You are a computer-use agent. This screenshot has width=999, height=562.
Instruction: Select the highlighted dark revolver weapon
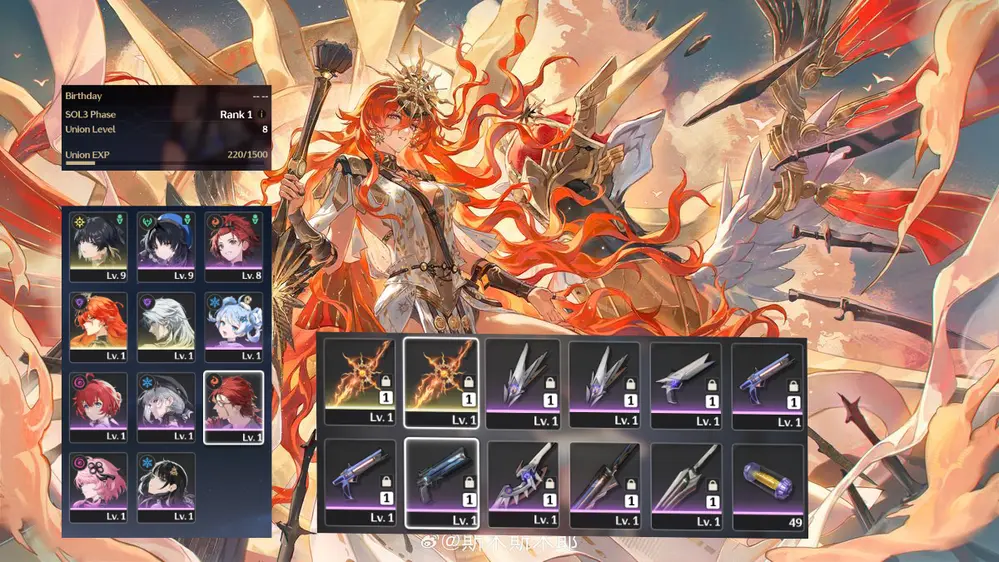coord(441,483)
